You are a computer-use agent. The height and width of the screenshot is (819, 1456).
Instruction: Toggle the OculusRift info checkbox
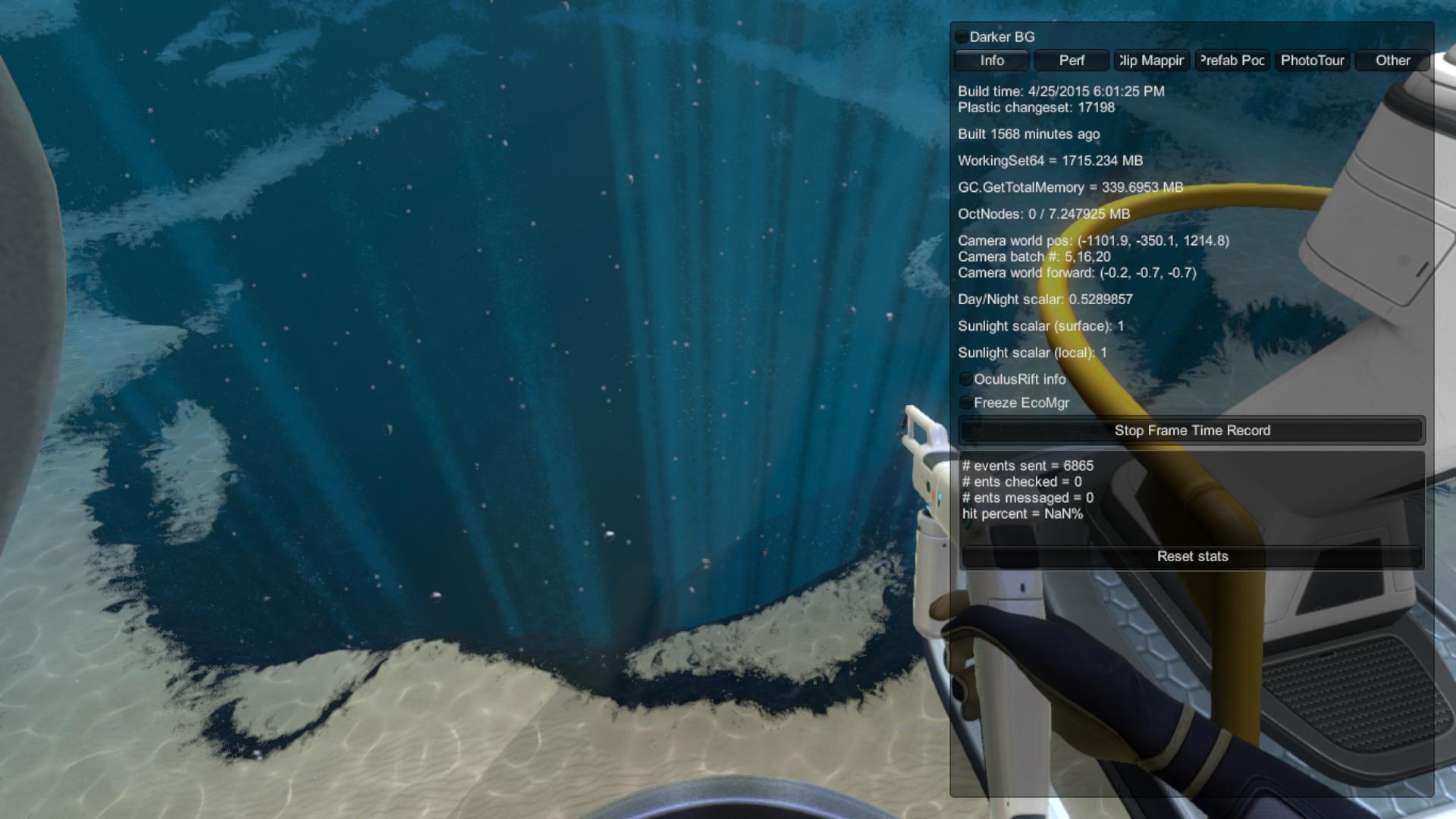[x=965, y=379]
